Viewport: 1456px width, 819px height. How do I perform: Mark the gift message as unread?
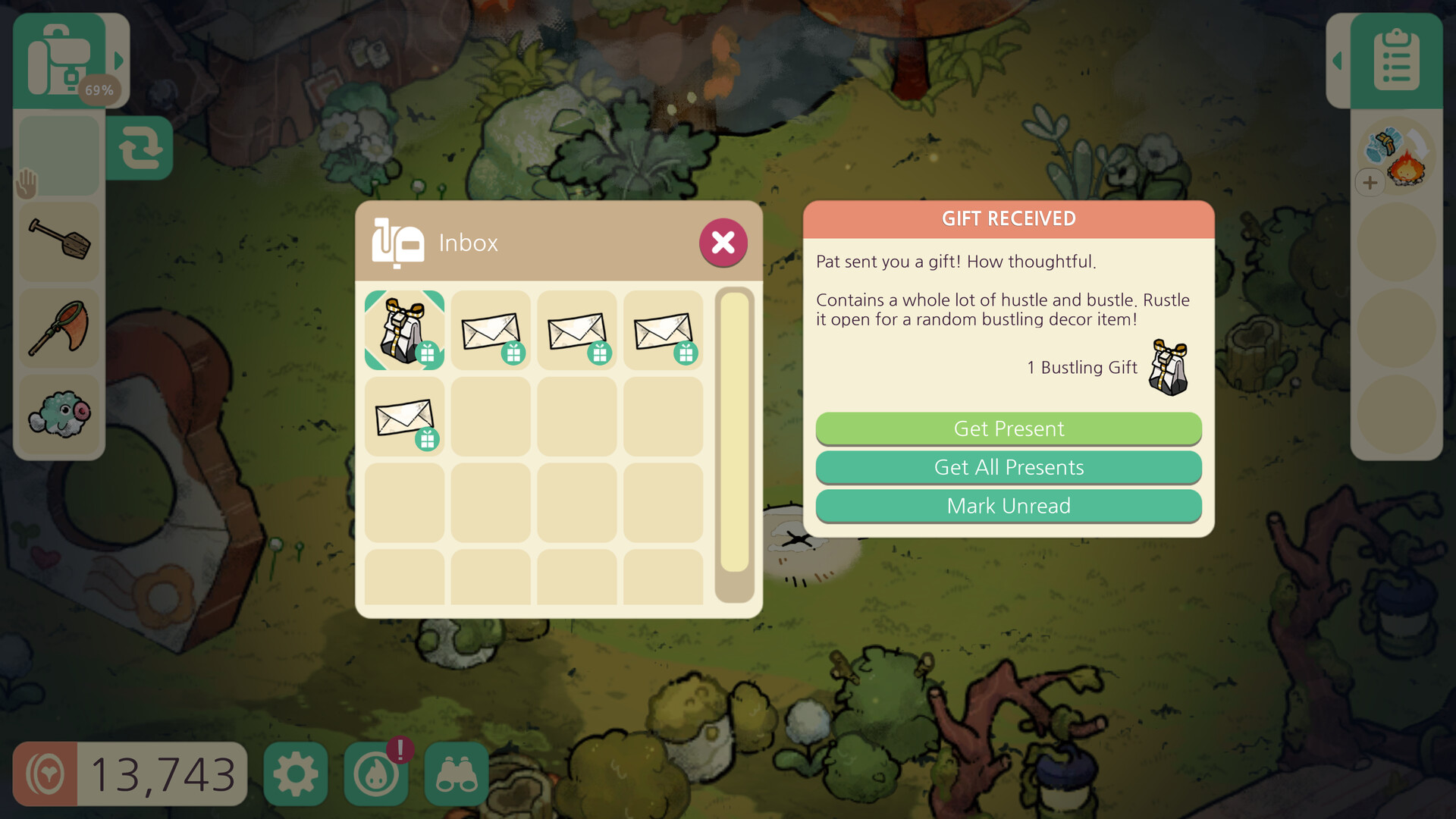(x=1009, y=506)
